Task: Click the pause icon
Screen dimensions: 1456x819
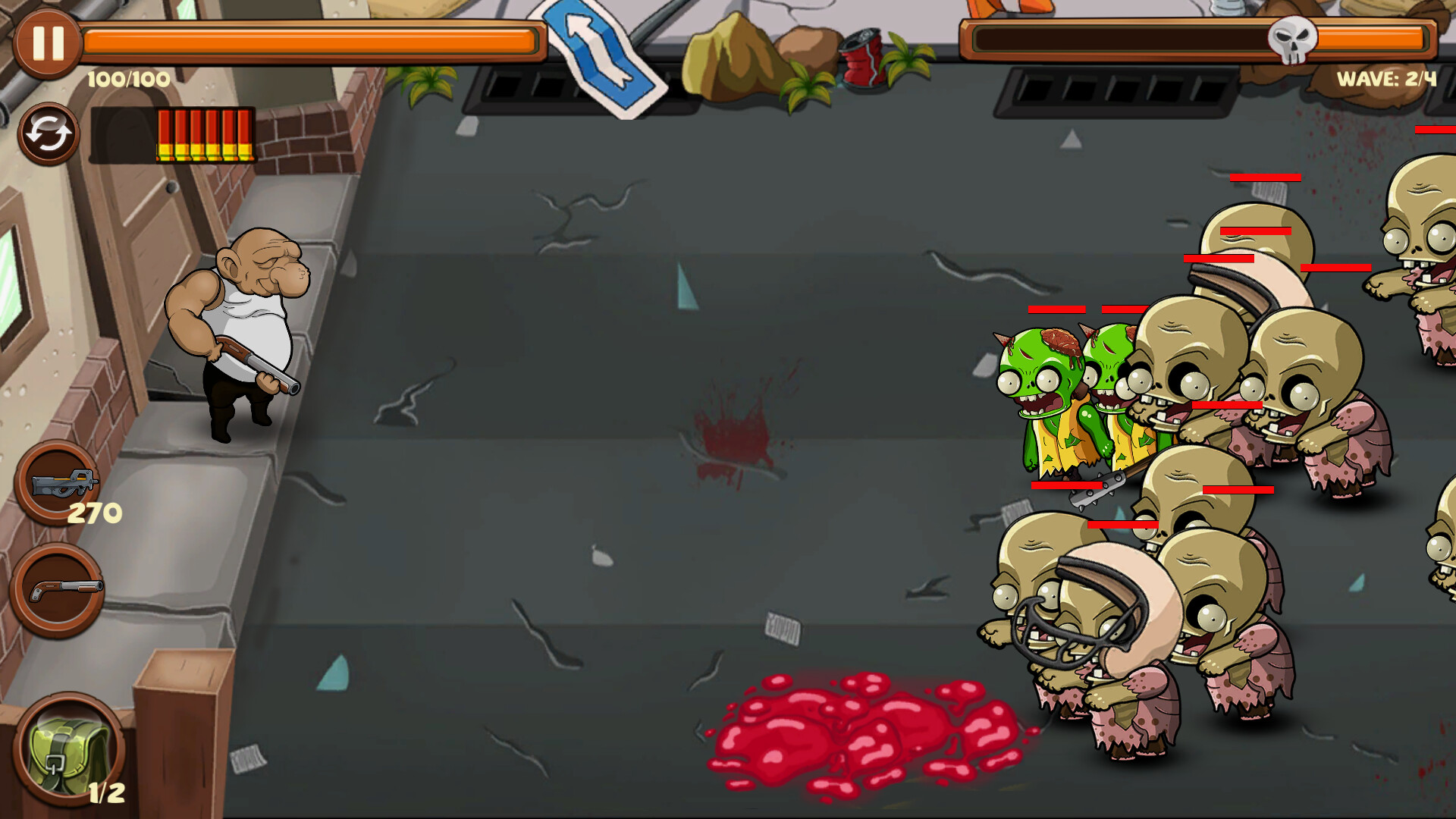Action: coord(47,42)
